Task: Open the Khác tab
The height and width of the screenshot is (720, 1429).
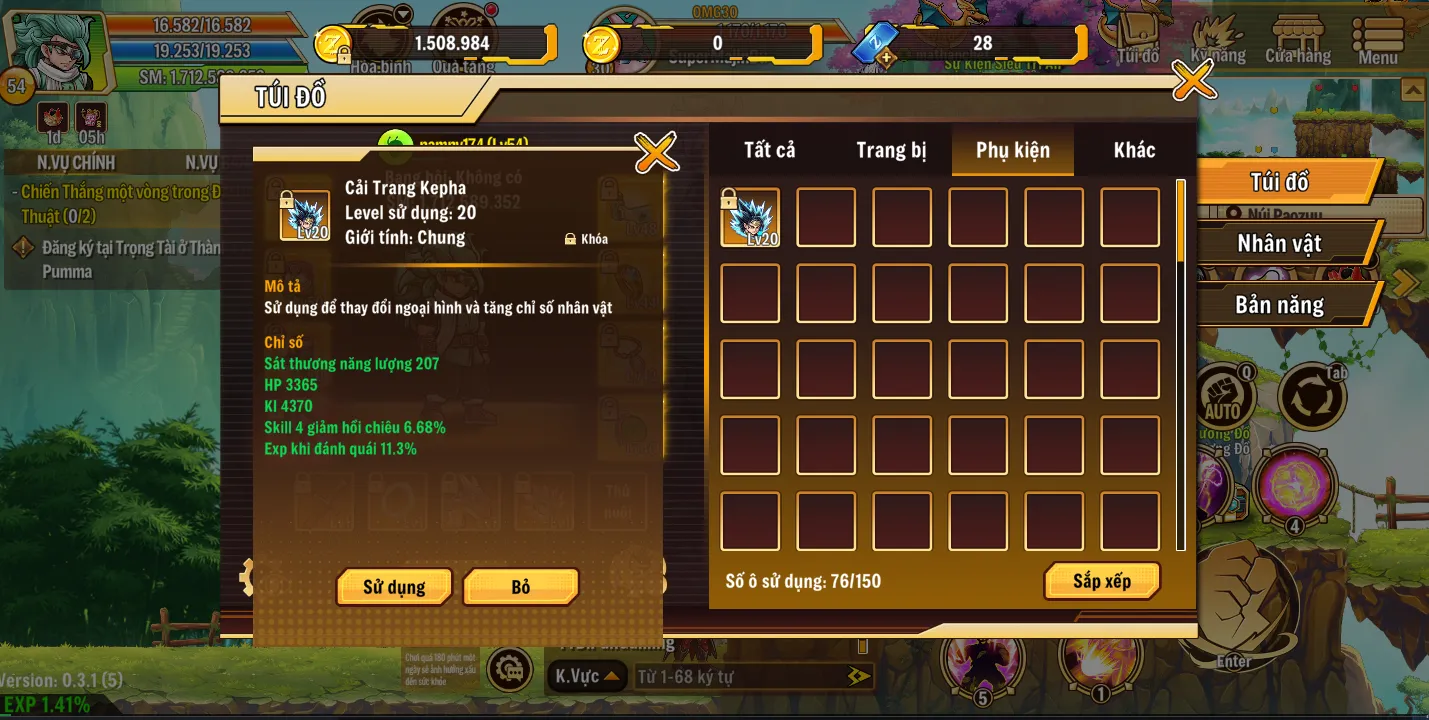Action: point(1134,150)
